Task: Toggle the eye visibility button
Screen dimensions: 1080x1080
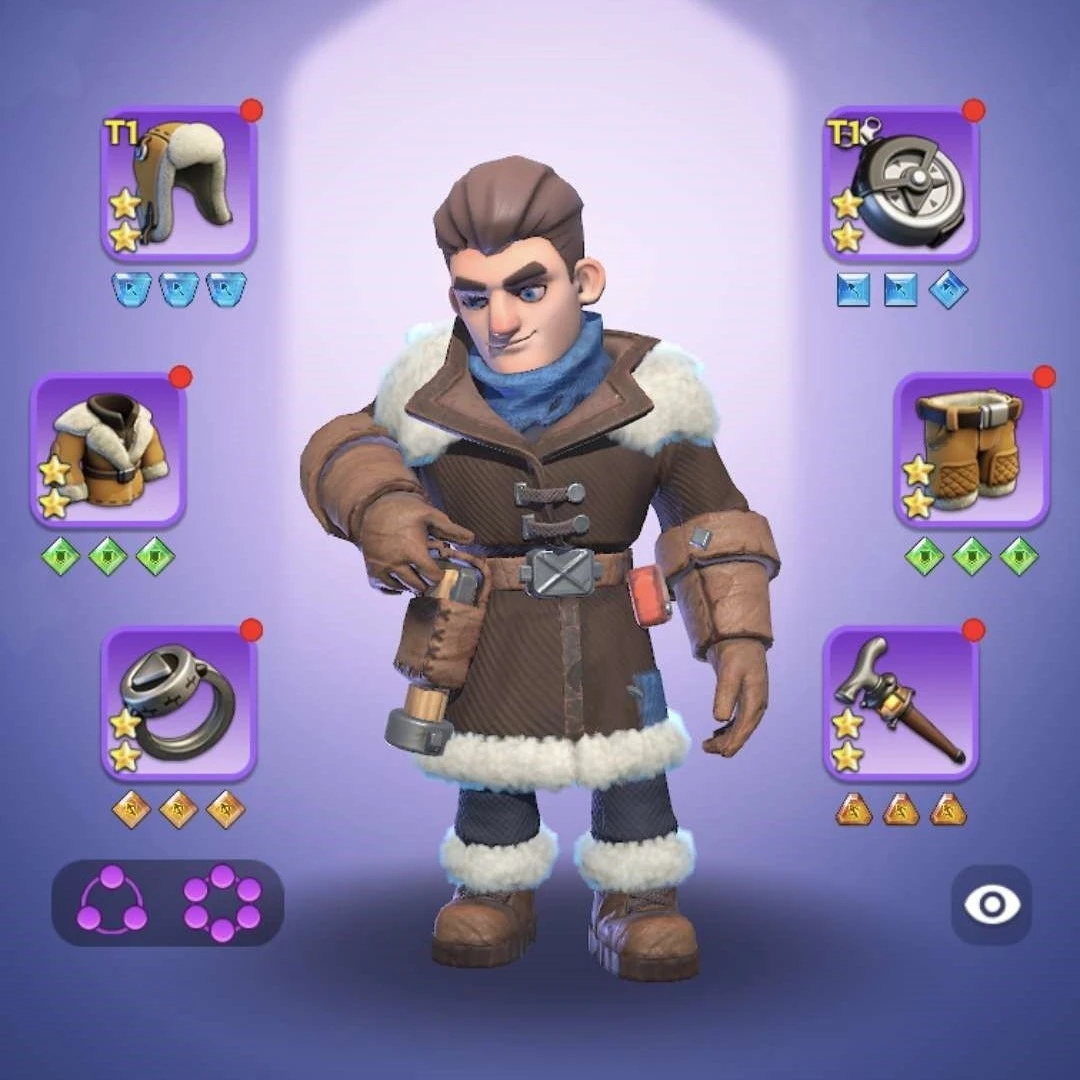Action: [x=991, y=905]
